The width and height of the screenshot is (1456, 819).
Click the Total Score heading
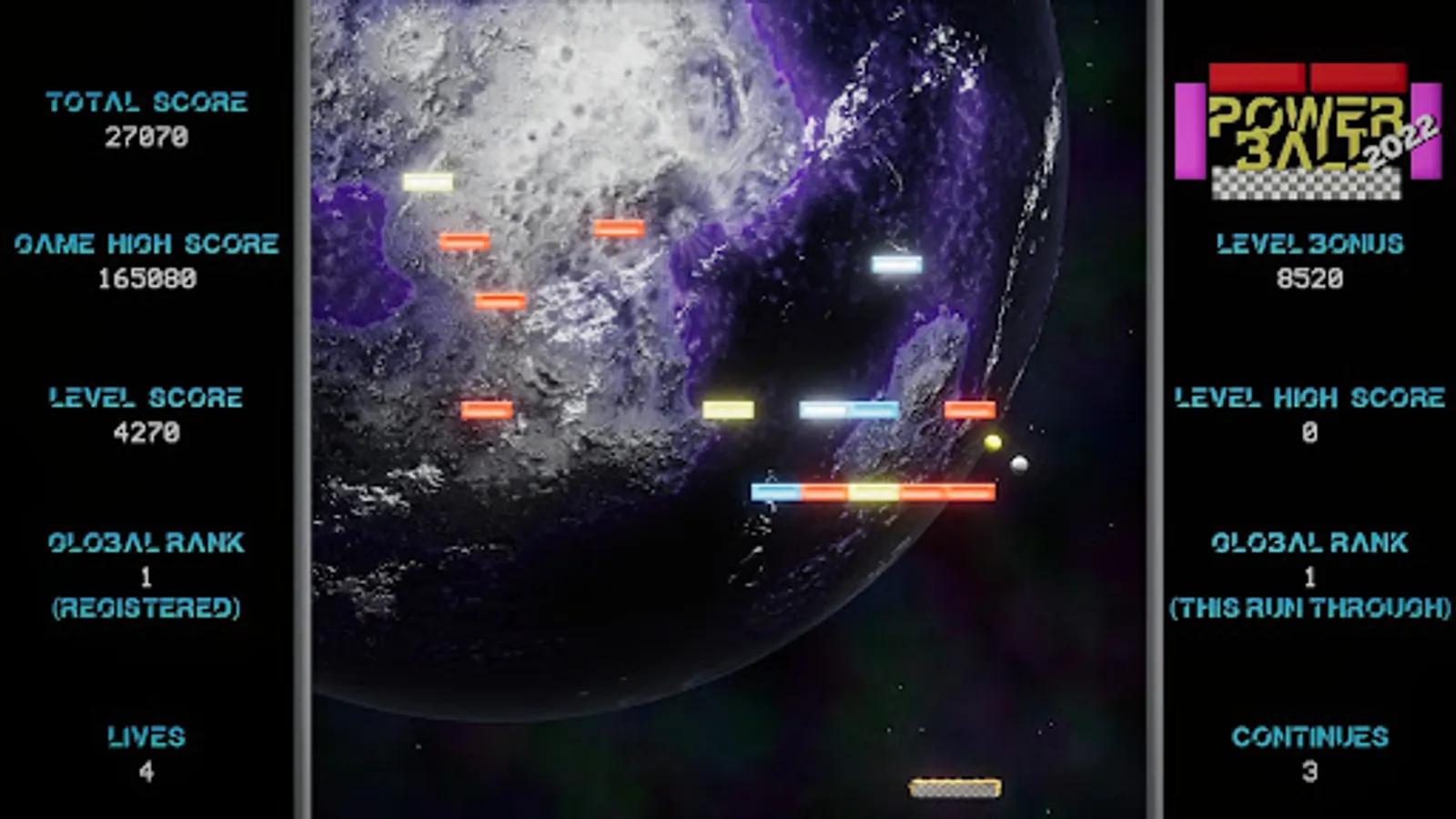click(147, 102)
